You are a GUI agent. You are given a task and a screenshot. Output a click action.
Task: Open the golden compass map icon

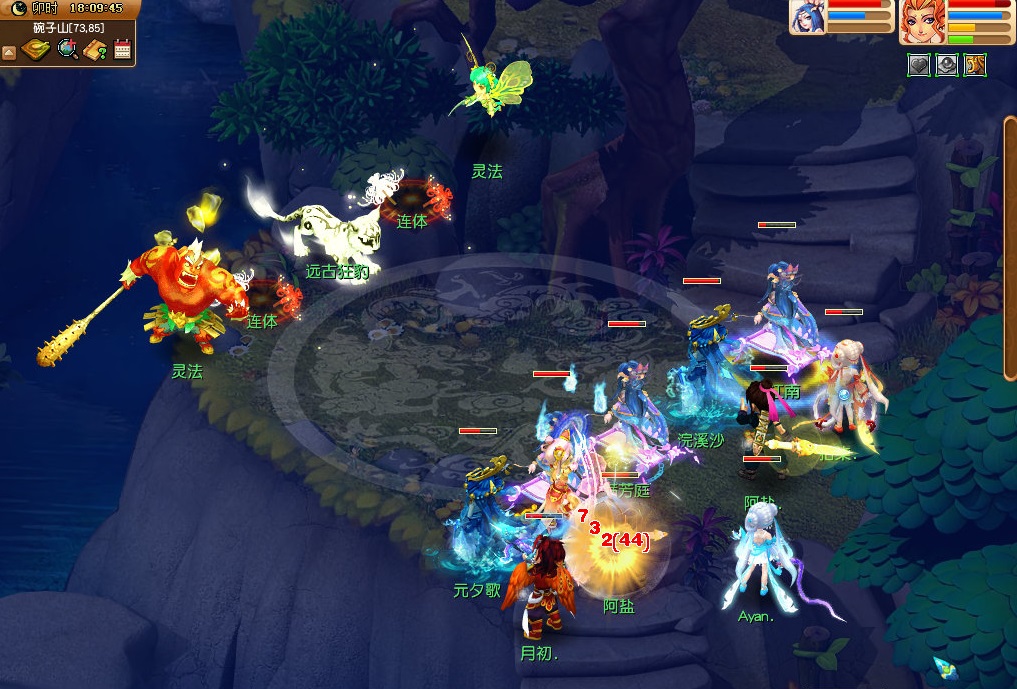coord(37,49)
